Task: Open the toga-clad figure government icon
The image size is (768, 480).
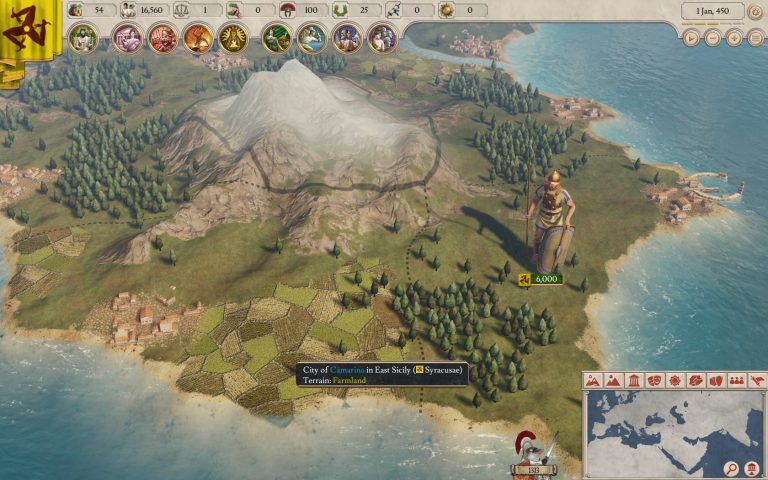Action: click(x=83, y=38)
